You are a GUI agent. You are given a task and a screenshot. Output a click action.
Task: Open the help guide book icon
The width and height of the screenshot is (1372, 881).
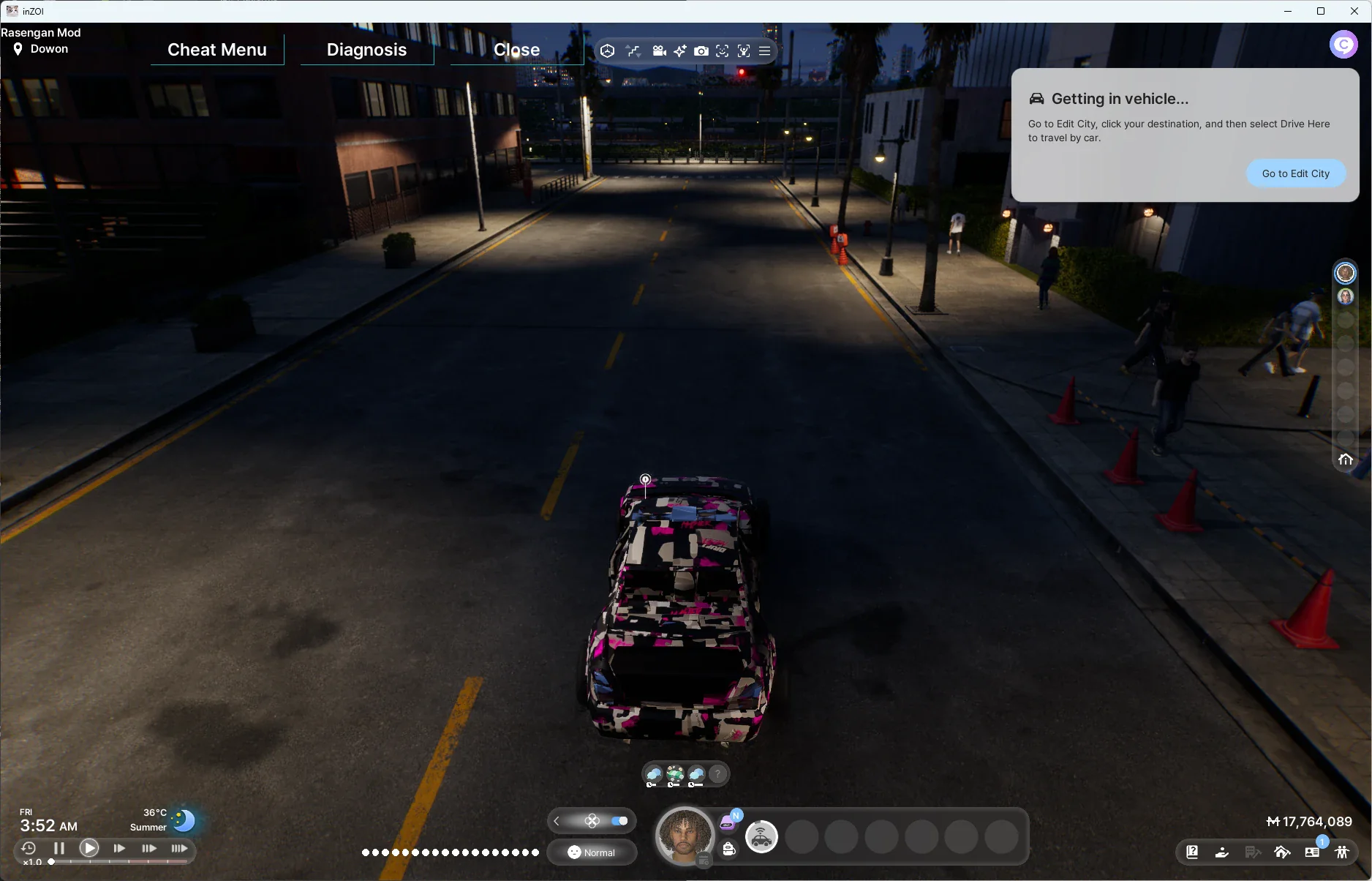[x=1192, y=852]
